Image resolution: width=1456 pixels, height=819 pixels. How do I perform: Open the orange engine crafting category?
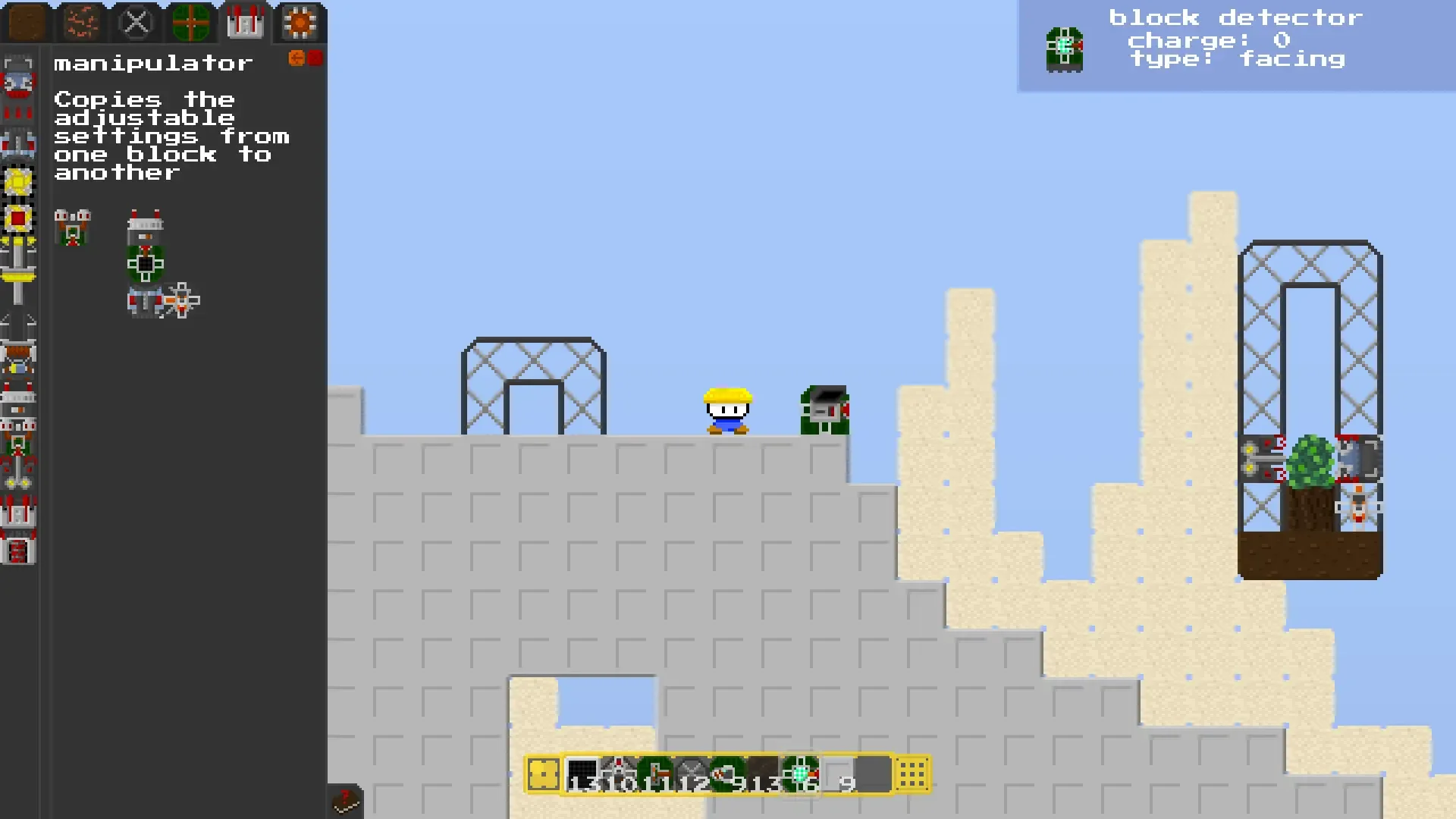(x=300, y=23)
